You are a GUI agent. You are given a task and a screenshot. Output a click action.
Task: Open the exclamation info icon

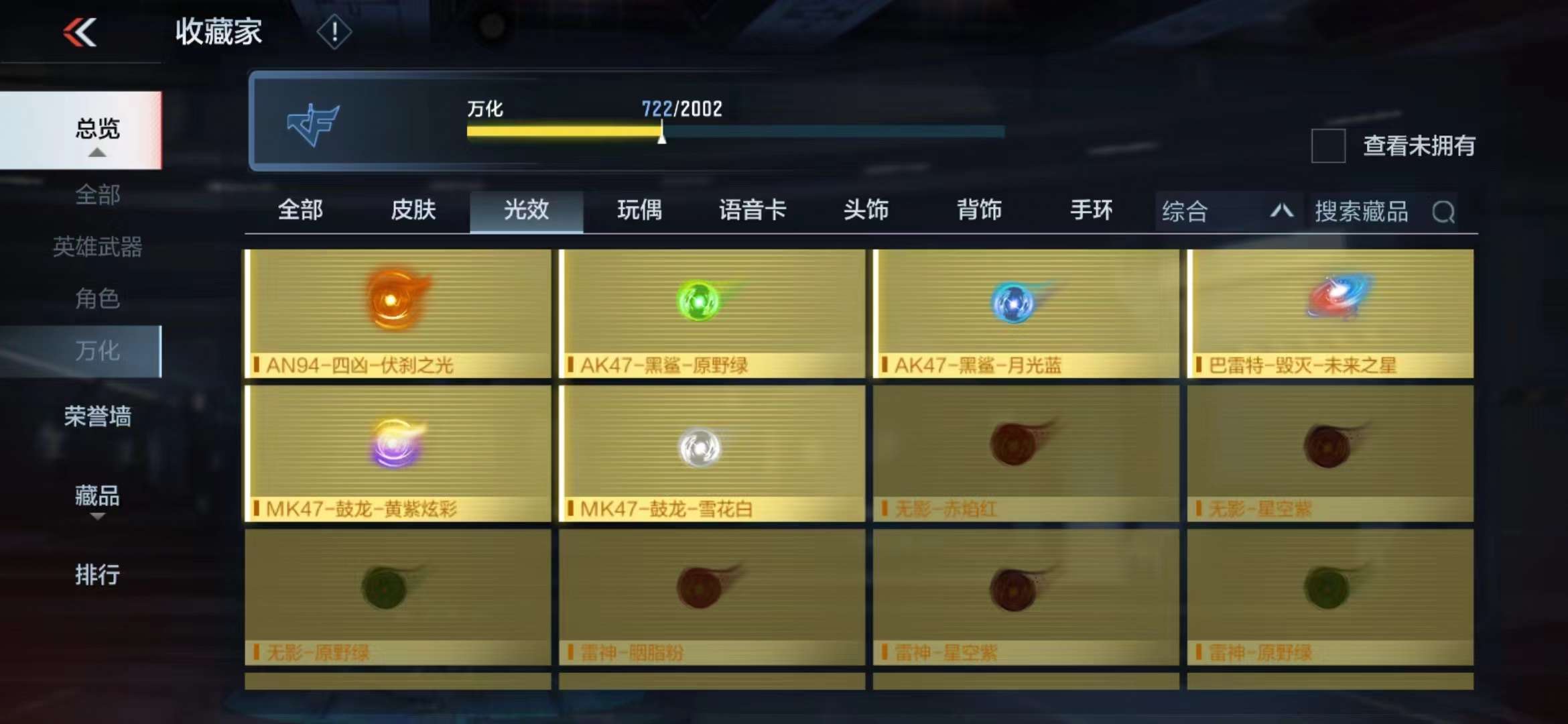334,32
